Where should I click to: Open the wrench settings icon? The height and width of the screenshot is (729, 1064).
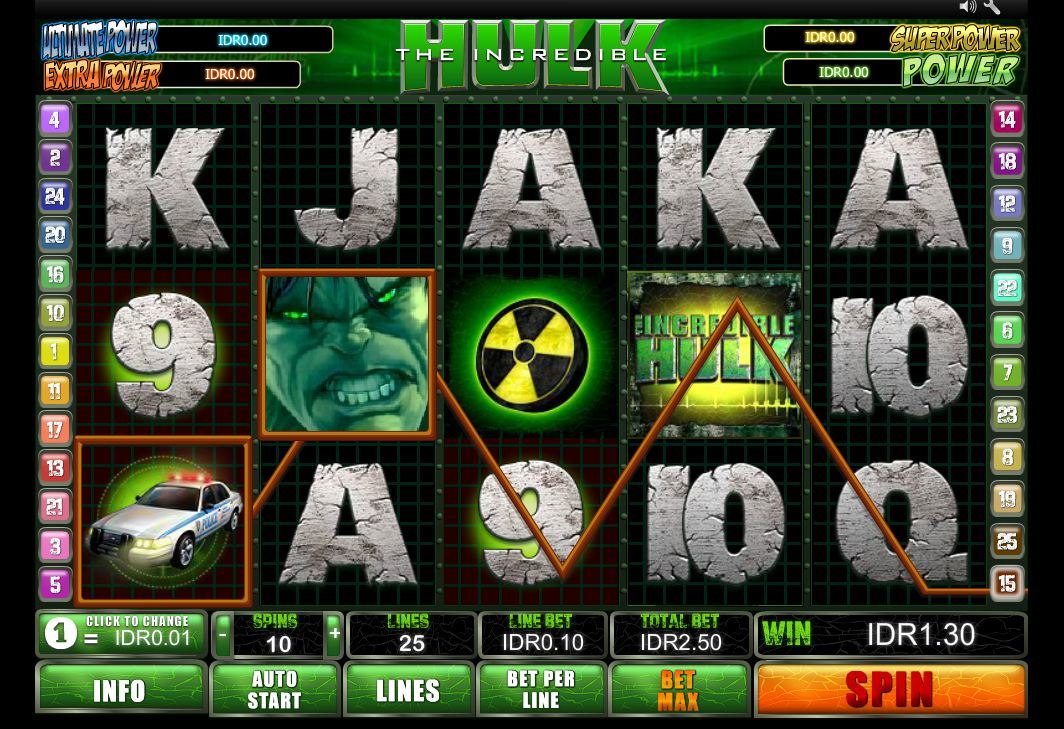[x=991, y=7]
